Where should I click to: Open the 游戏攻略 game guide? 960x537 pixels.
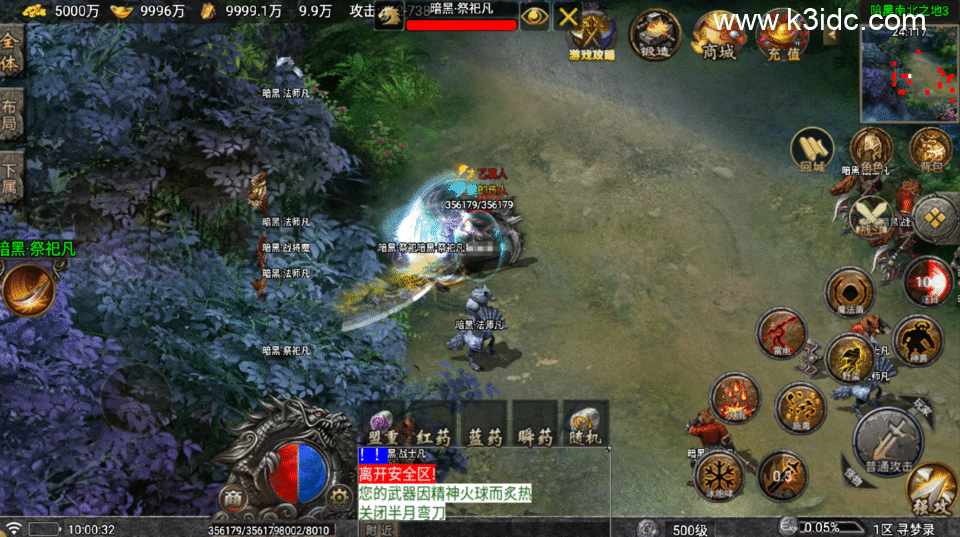tap(592, 38)
